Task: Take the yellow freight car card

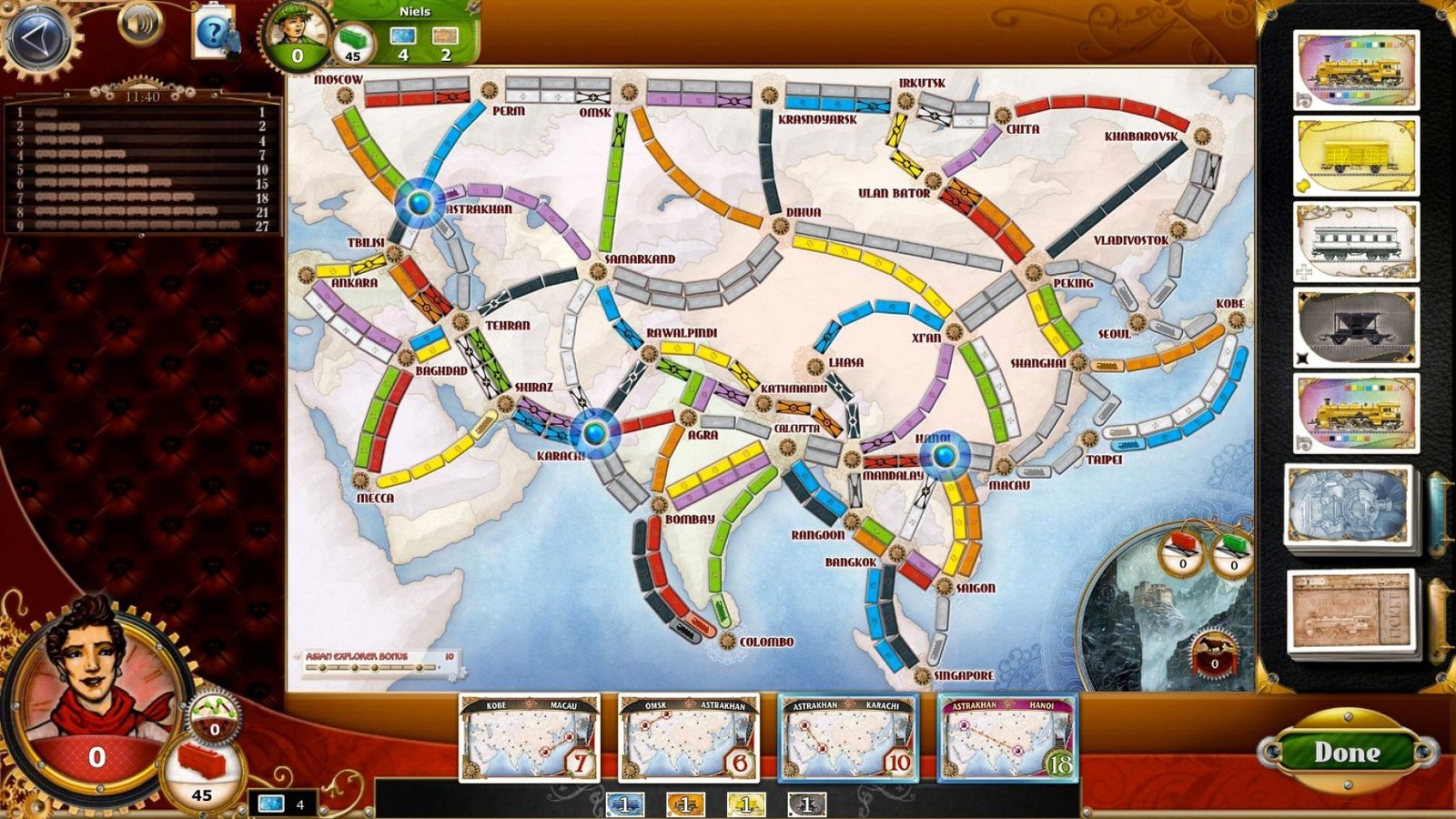Action: point(1356,157)
